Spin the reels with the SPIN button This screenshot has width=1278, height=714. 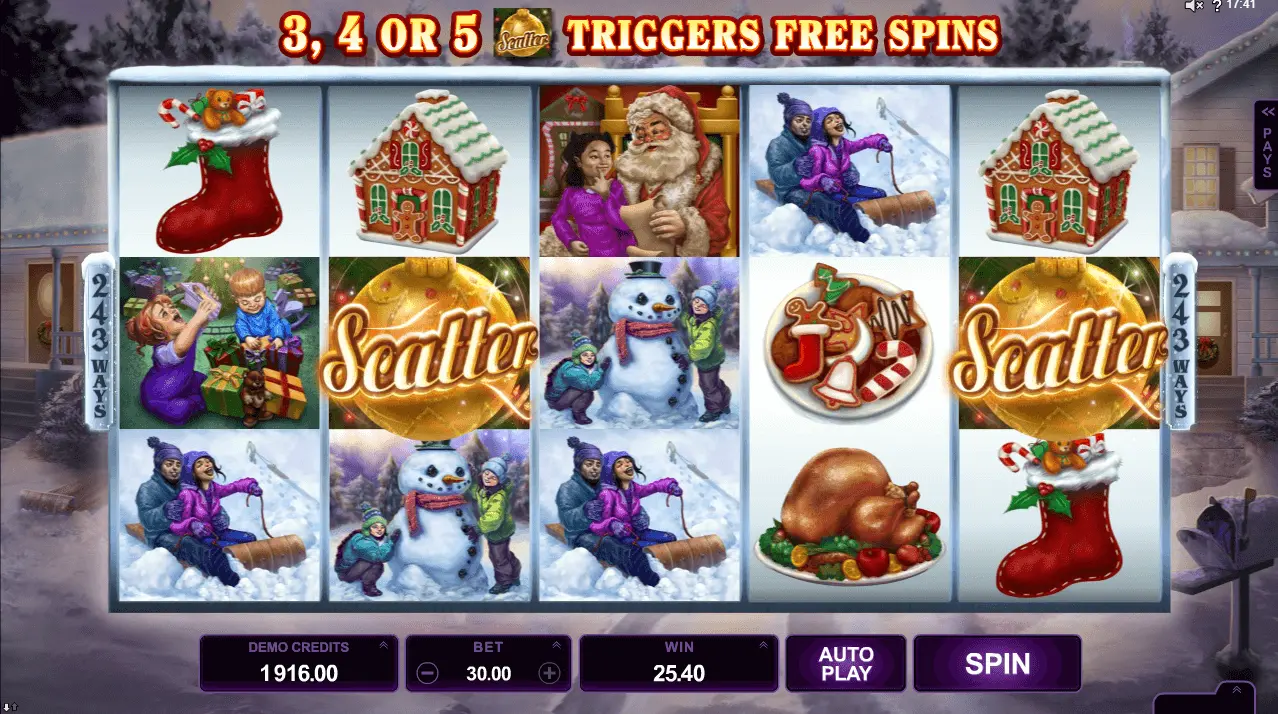point(997,663)
